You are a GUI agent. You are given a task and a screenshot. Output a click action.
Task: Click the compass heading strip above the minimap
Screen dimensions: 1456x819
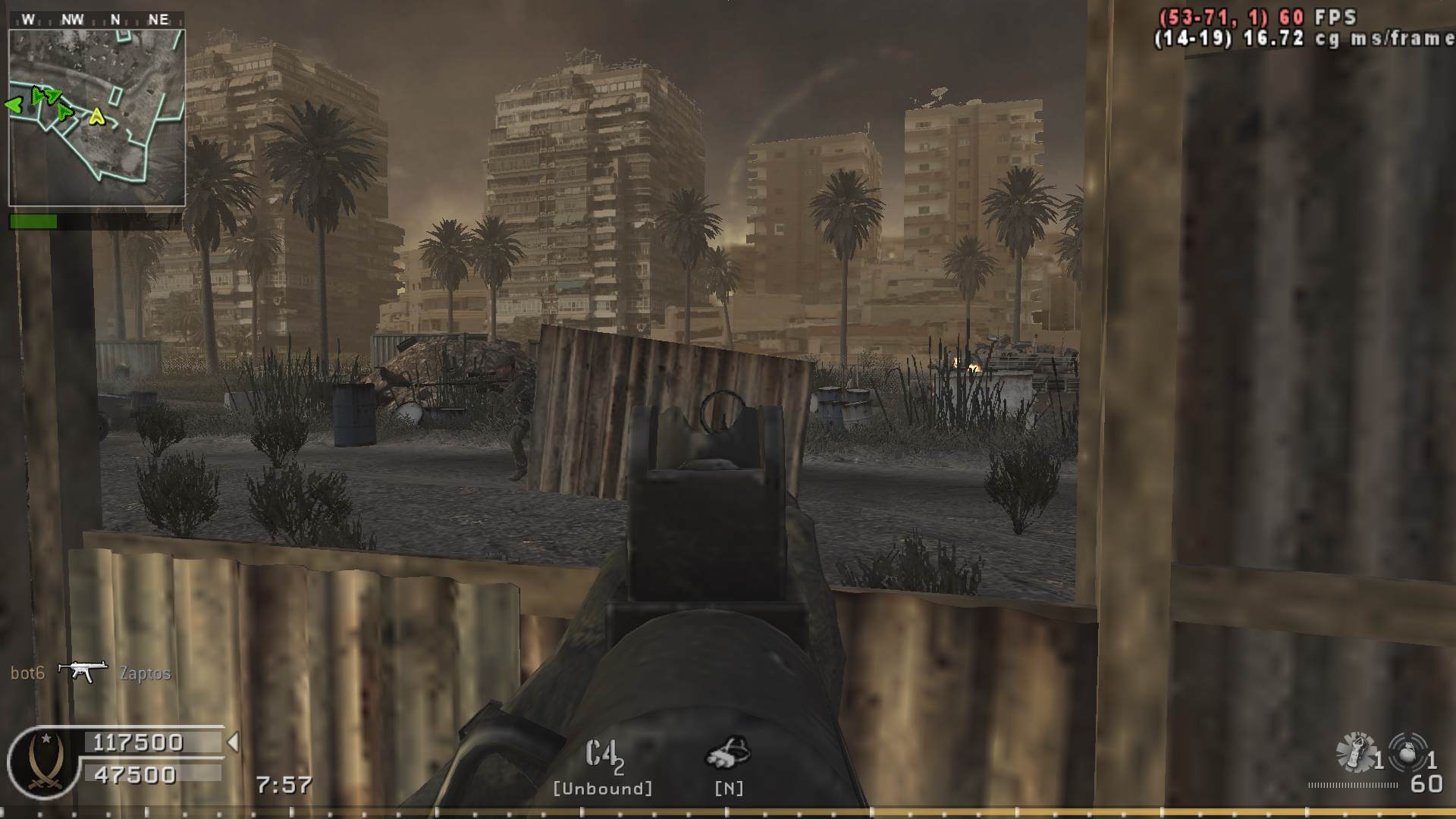click(96, 20)
